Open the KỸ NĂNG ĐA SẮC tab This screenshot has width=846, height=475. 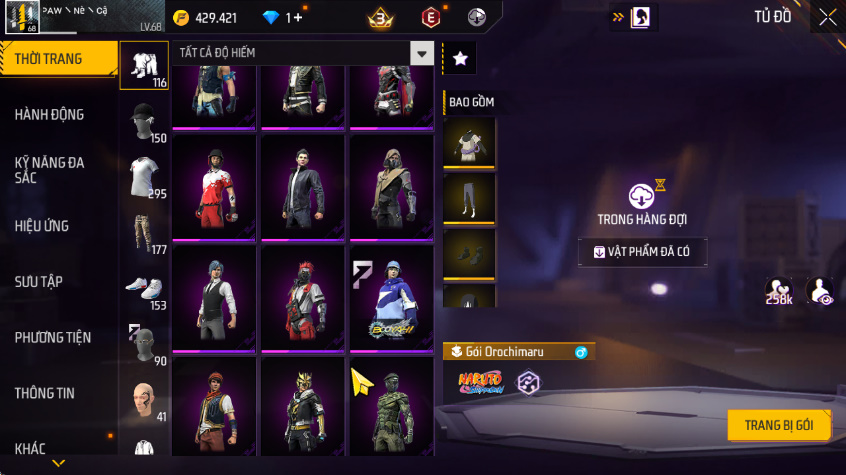[x=50, y=169]
